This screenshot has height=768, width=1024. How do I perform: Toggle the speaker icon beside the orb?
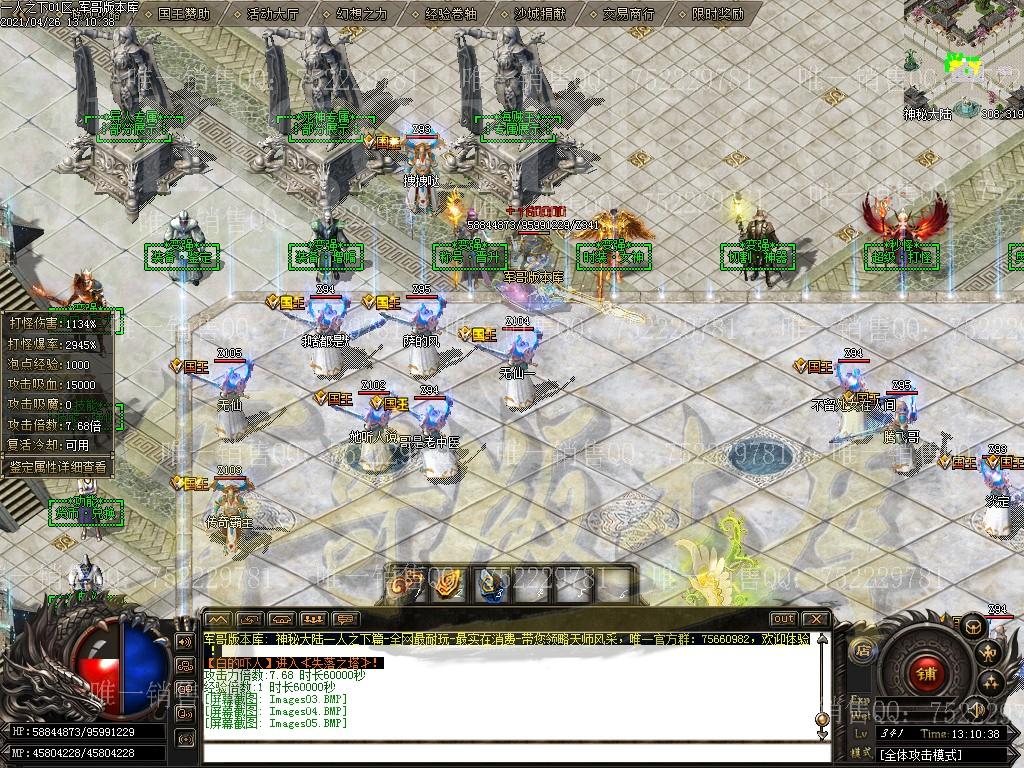click(184, 641)
